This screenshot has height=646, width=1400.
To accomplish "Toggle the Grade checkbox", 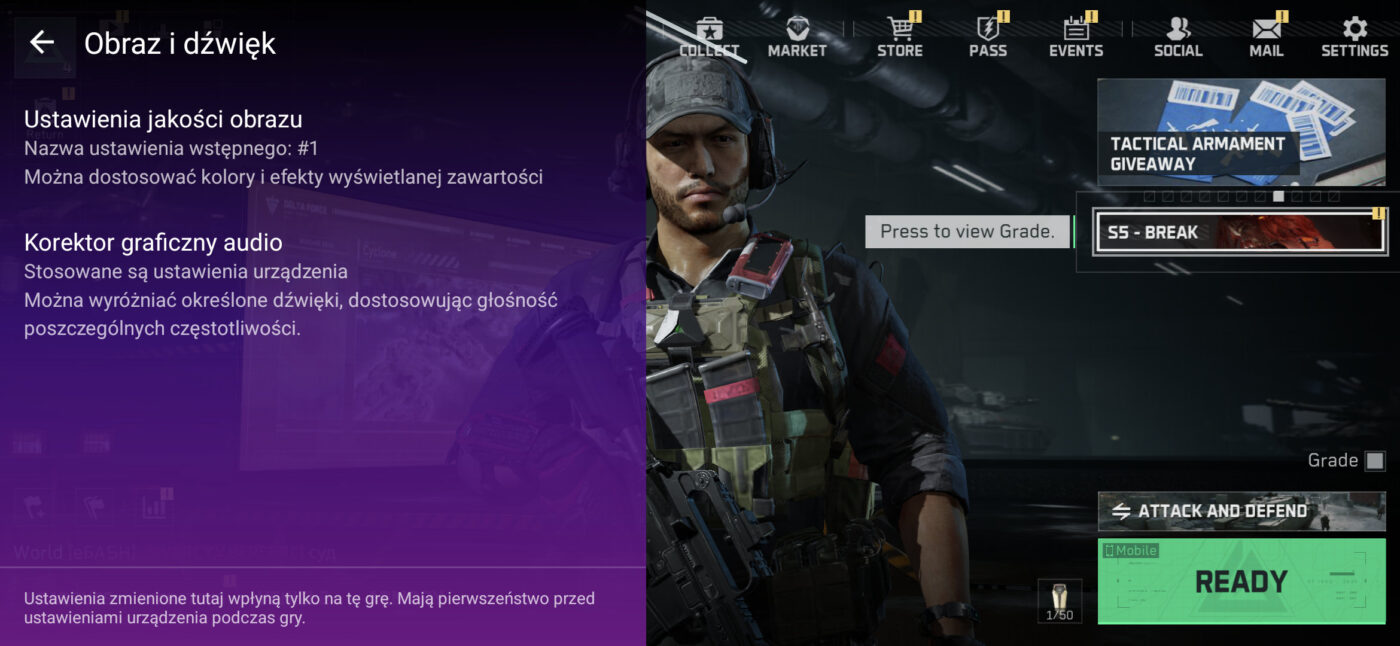I will [1375, 461].
